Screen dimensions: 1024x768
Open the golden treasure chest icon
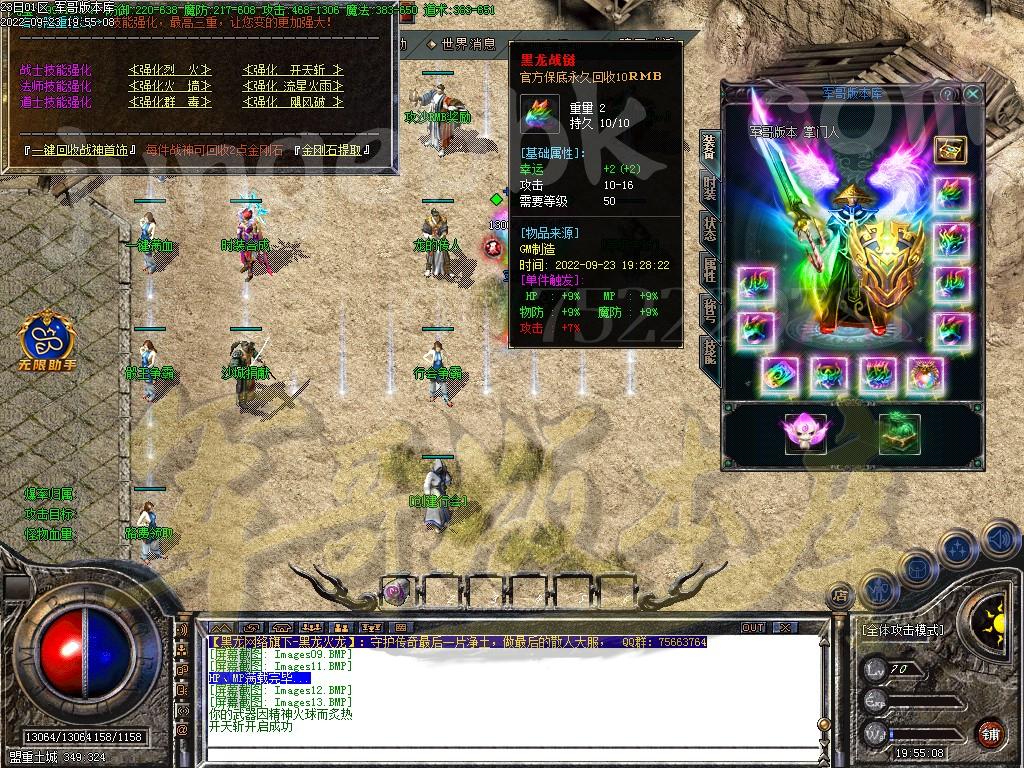(950, 149)
